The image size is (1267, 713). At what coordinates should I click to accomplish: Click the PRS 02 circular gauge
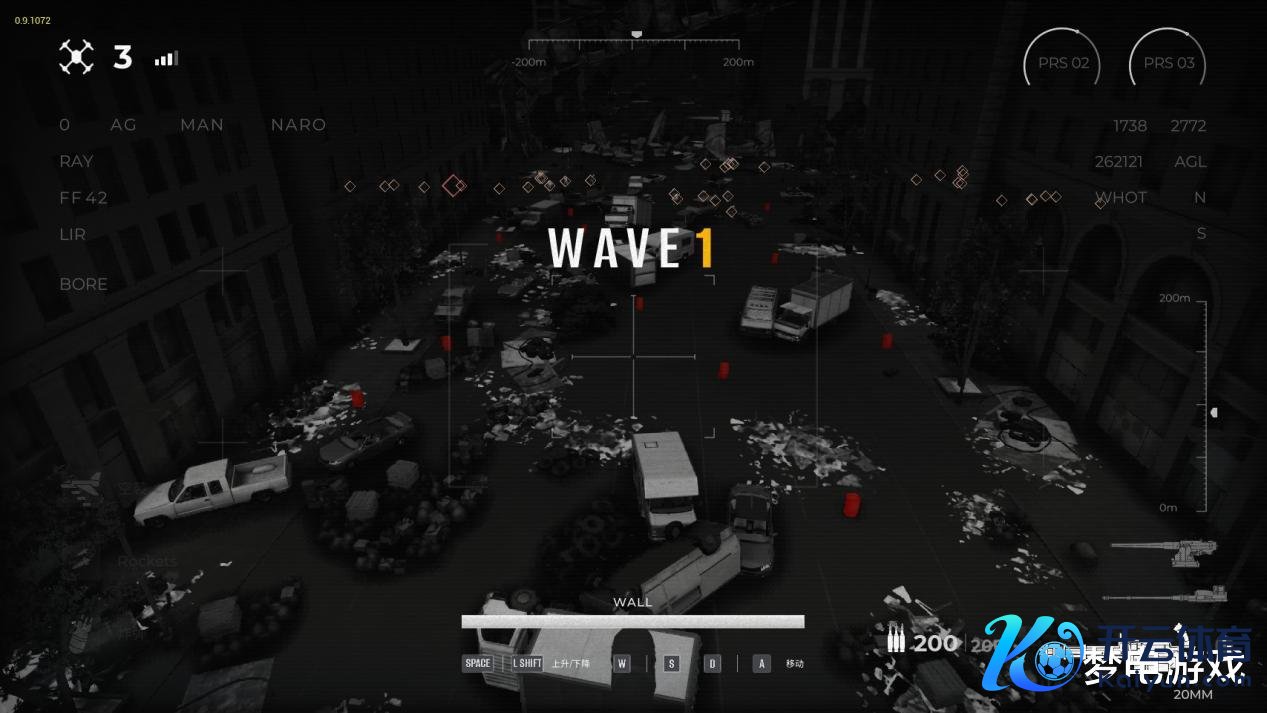[1062, 64]
